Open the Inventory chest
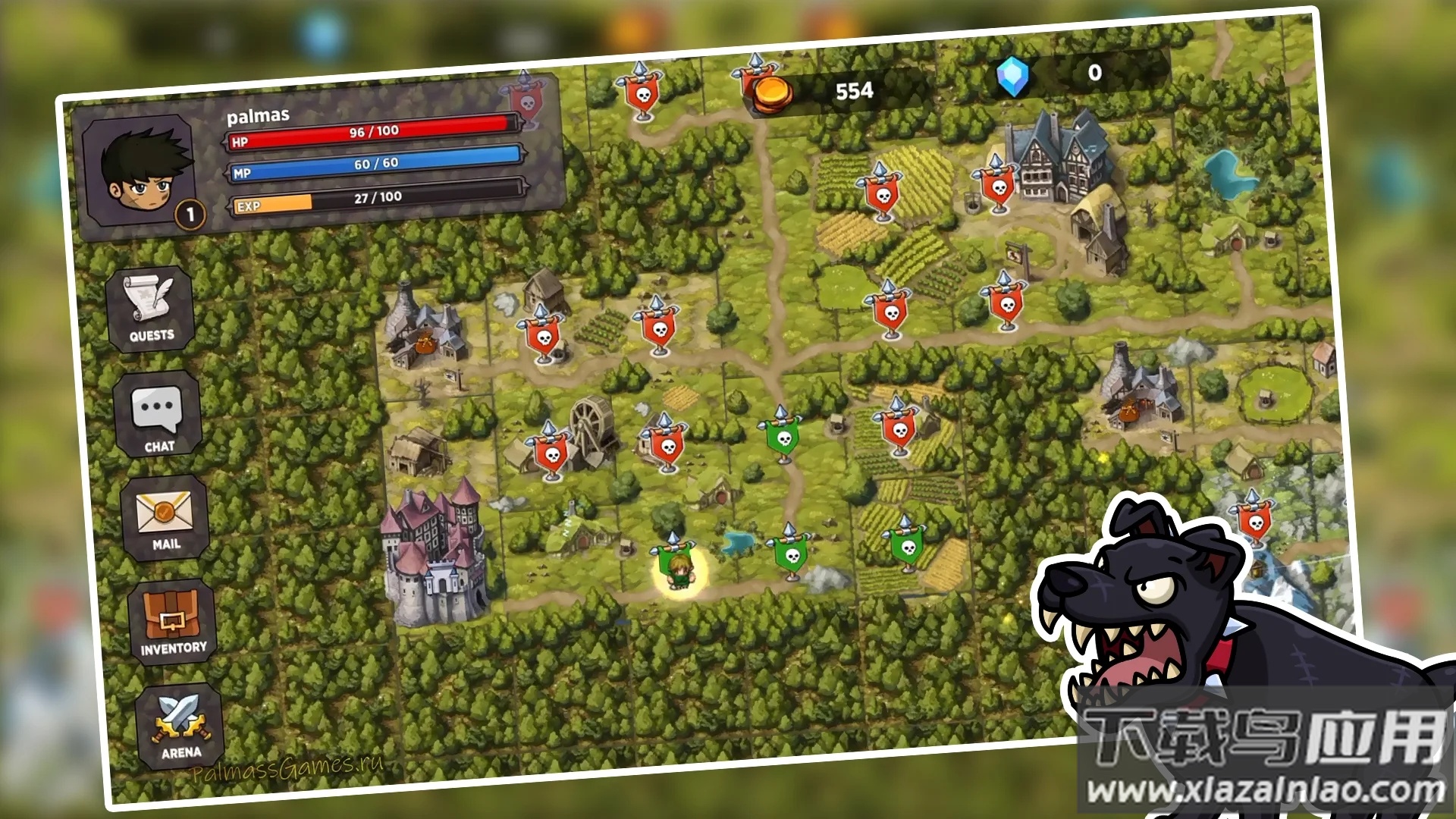This screenshot has height=819, width=1456. click(x=172, y=622)
